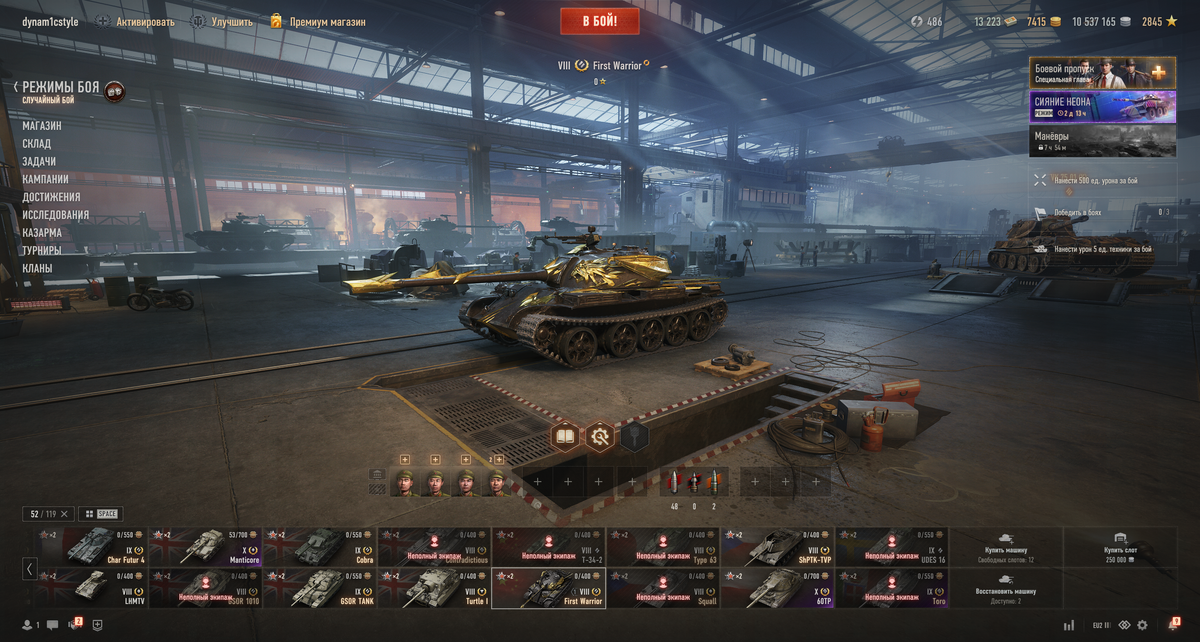Show the «Казарма» crew barracks
The image size is (1200, 642).
pos(42,233)
